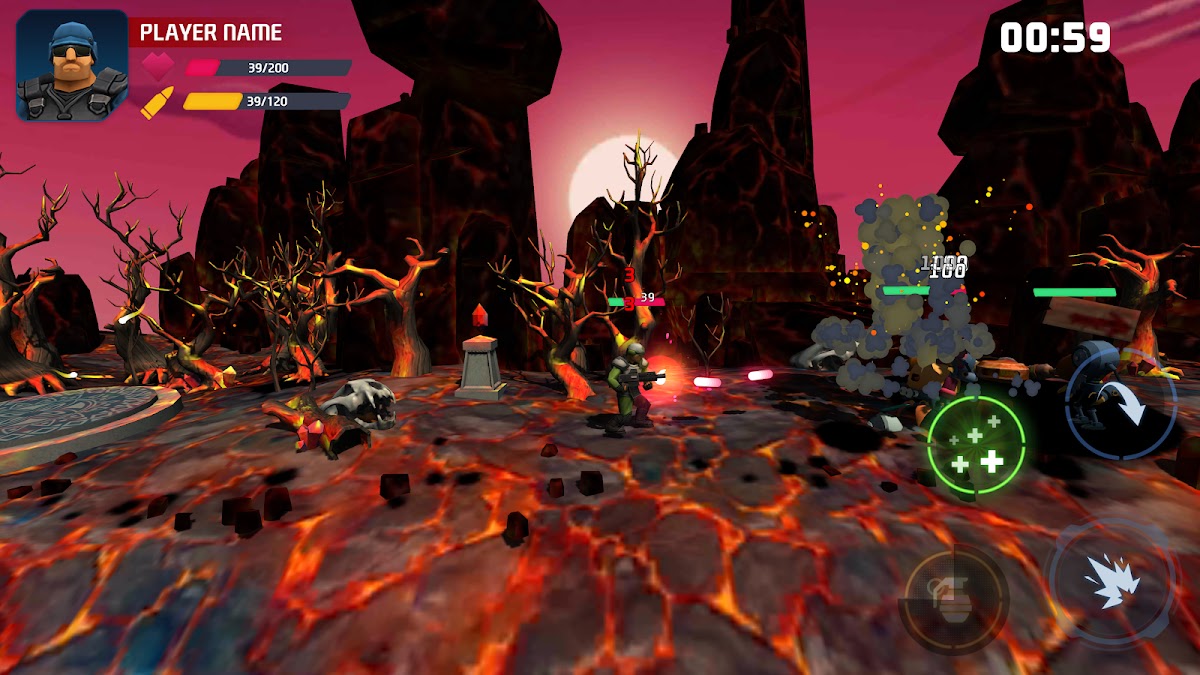The width and height of the screenshot is (1200, 675).
Task: Fire weapon using the muzzle blast button
Action: coord(1111,581)
